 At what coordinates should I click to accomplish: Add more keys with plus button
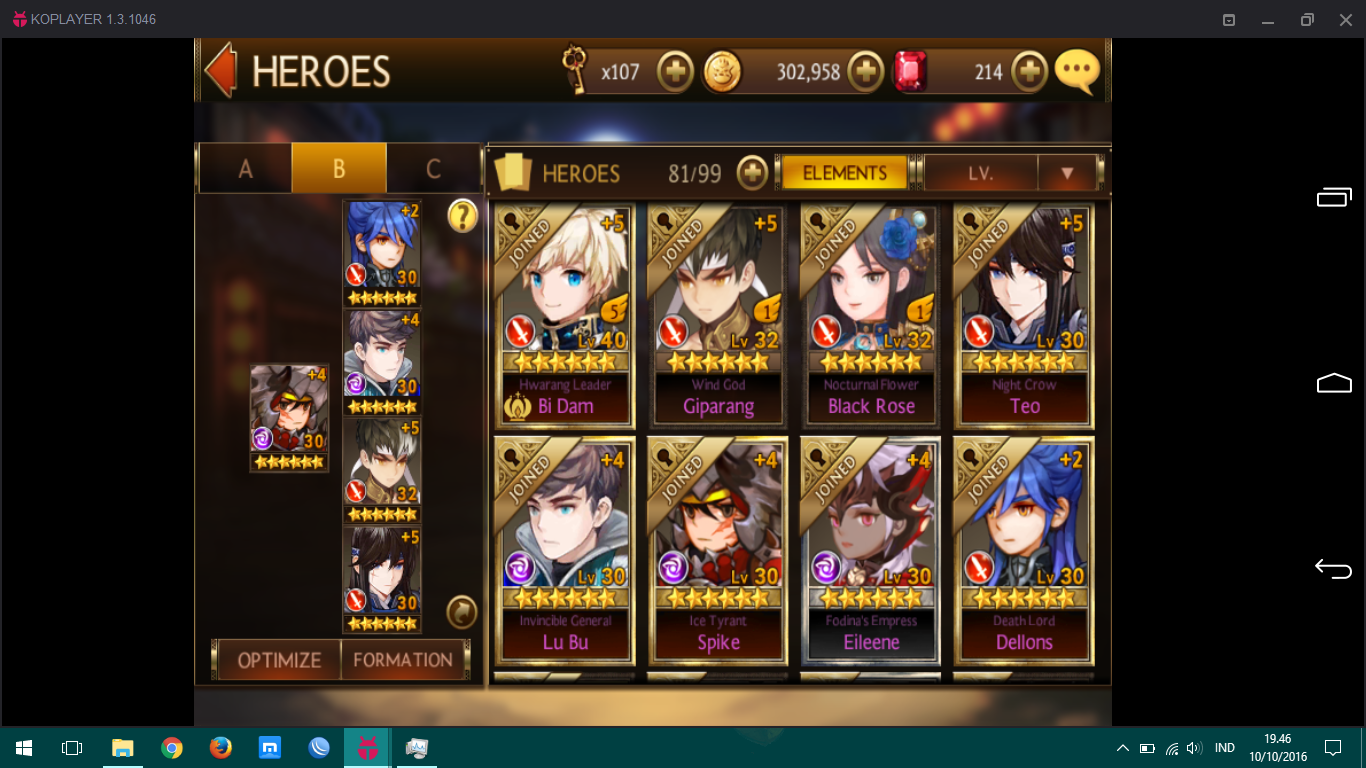click(x=676, y=72)
